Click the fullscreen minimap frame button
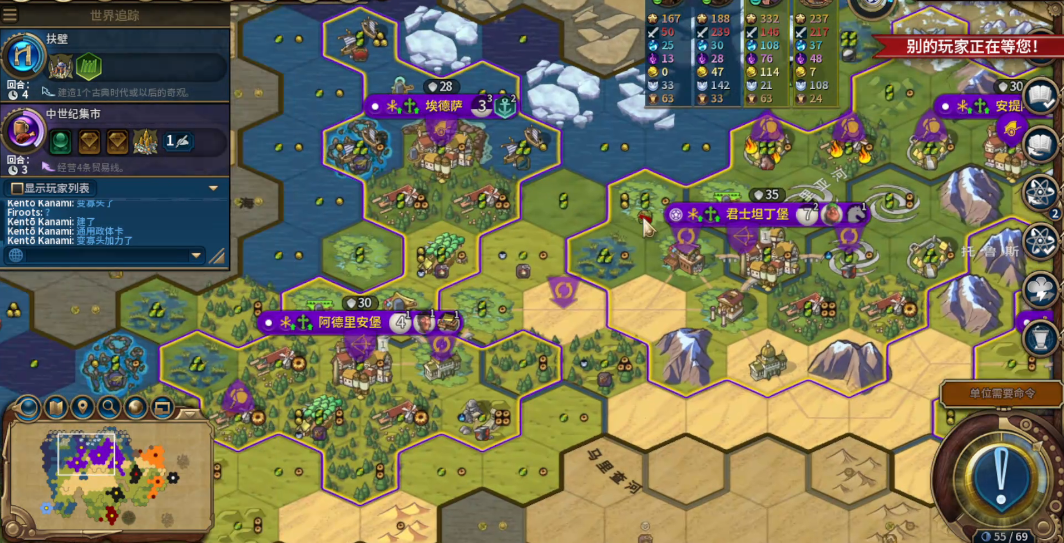The width and height of the screenshot is (1064, 543). [x=161, y=407]
